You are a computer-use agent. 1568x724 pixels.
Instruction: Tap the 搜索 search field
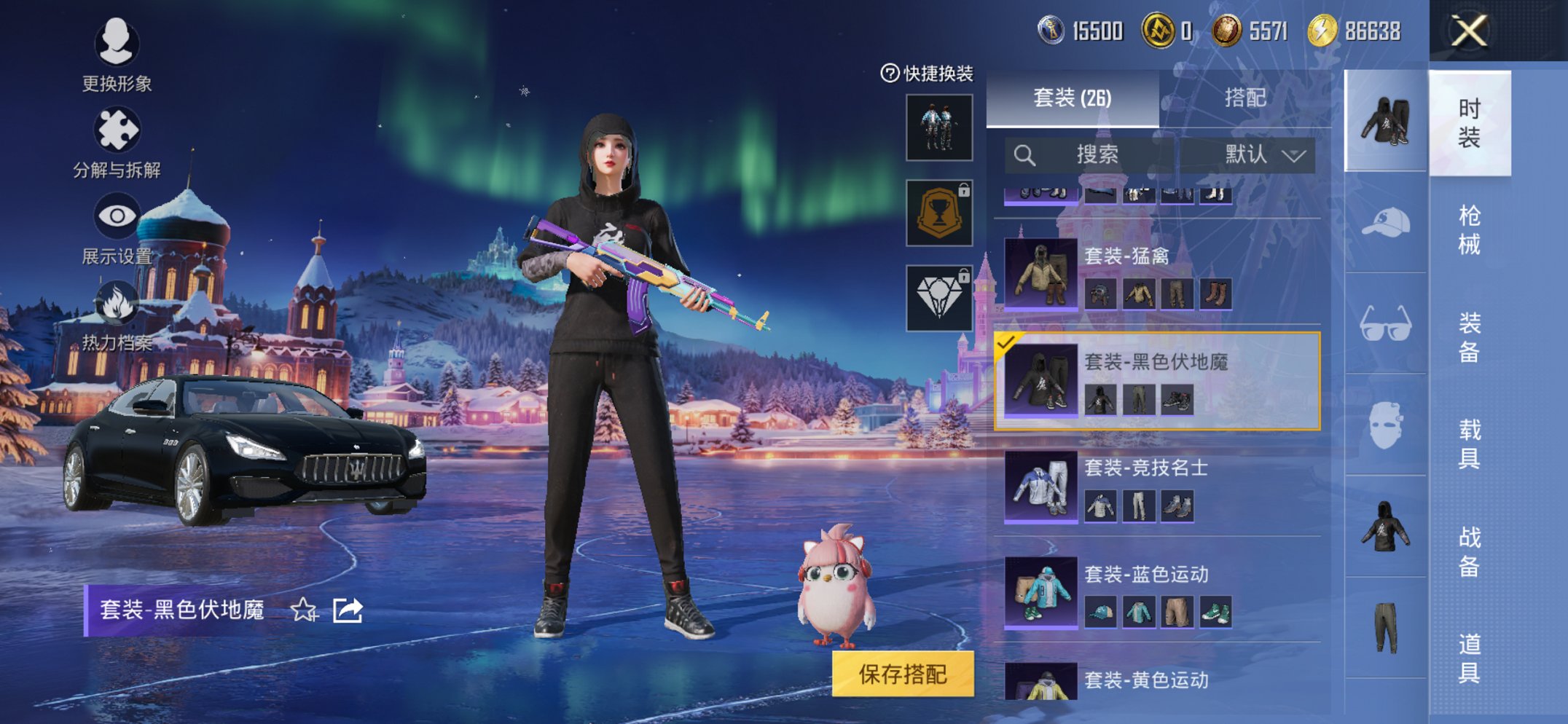coord(1093,154)
